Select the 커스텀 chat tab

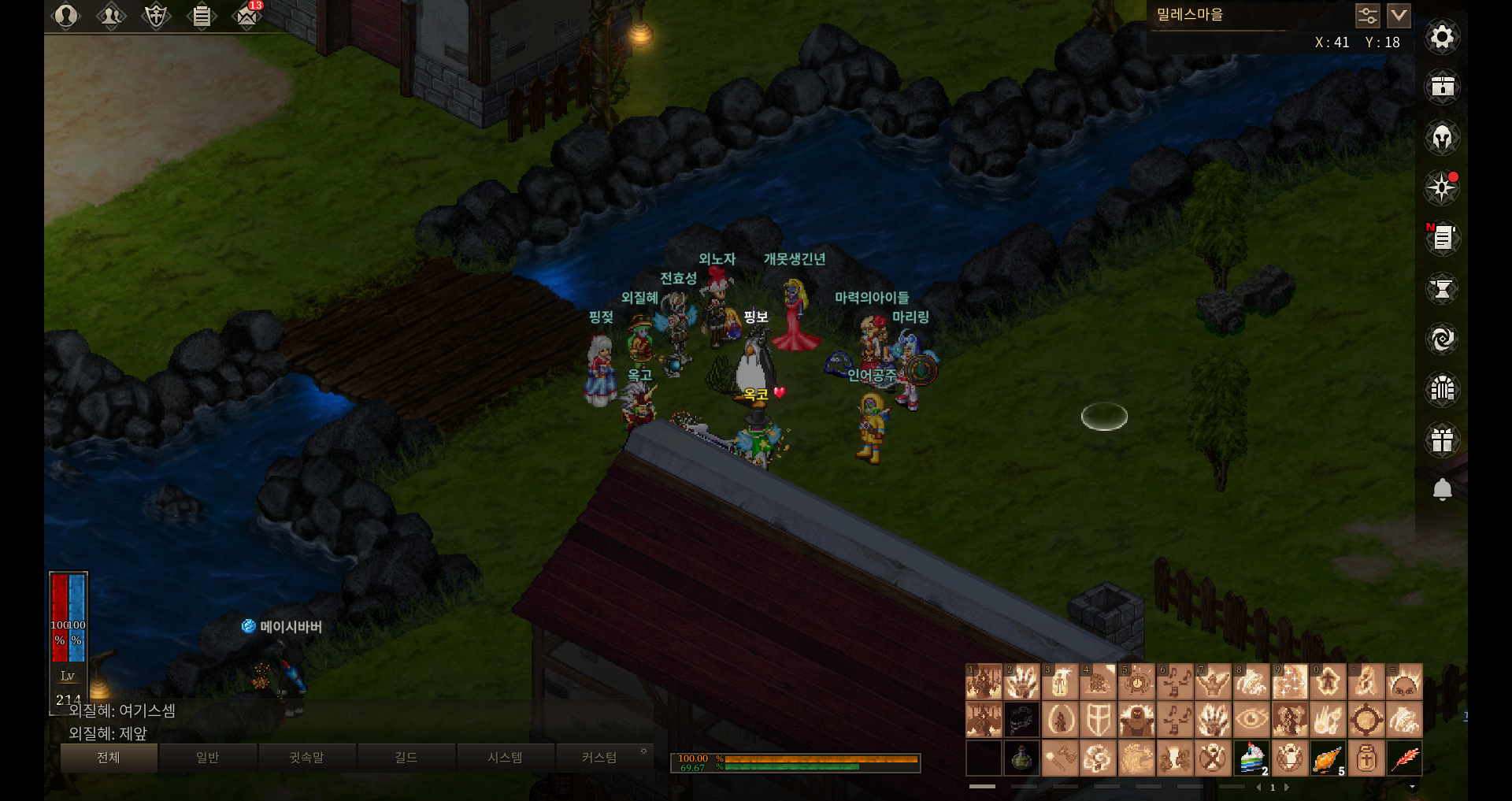[x=598, y=758]
